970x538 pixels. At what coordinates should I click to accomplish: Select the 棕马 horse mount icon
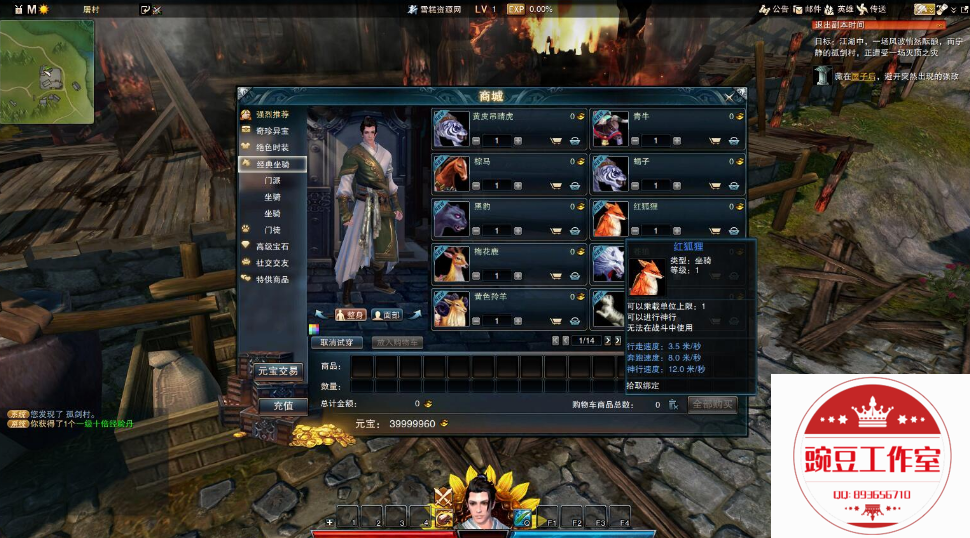click(x=450, y=173)
